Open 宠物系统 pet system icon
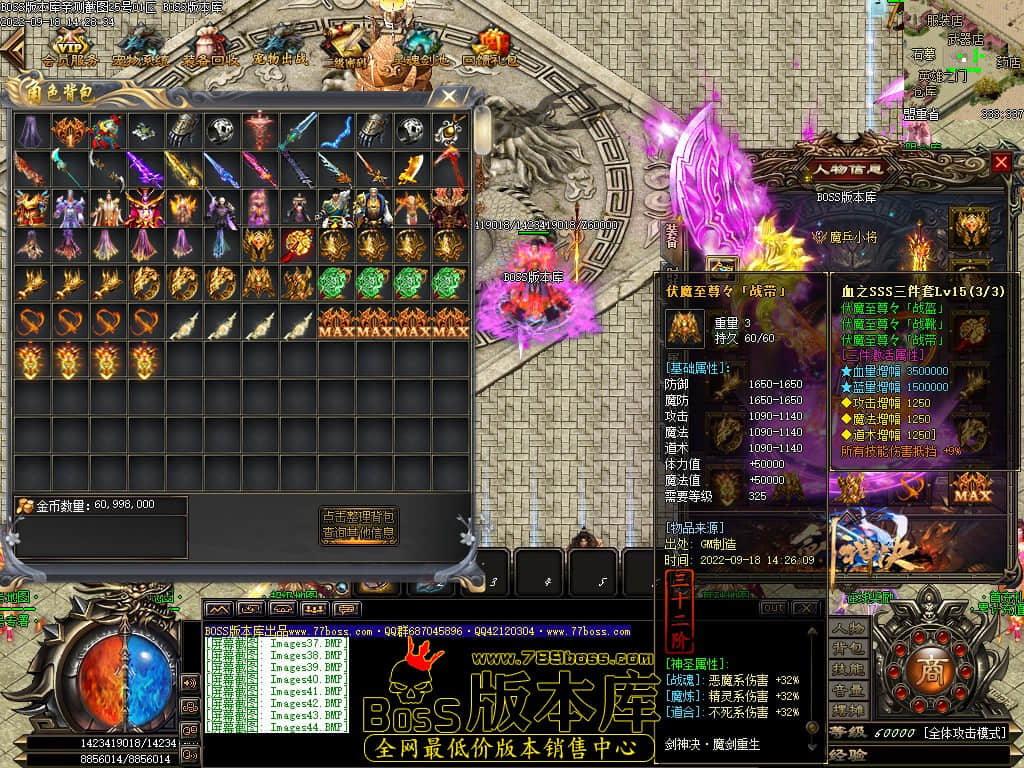Viewport: 1024px width, 768px height. coord(140,46)
